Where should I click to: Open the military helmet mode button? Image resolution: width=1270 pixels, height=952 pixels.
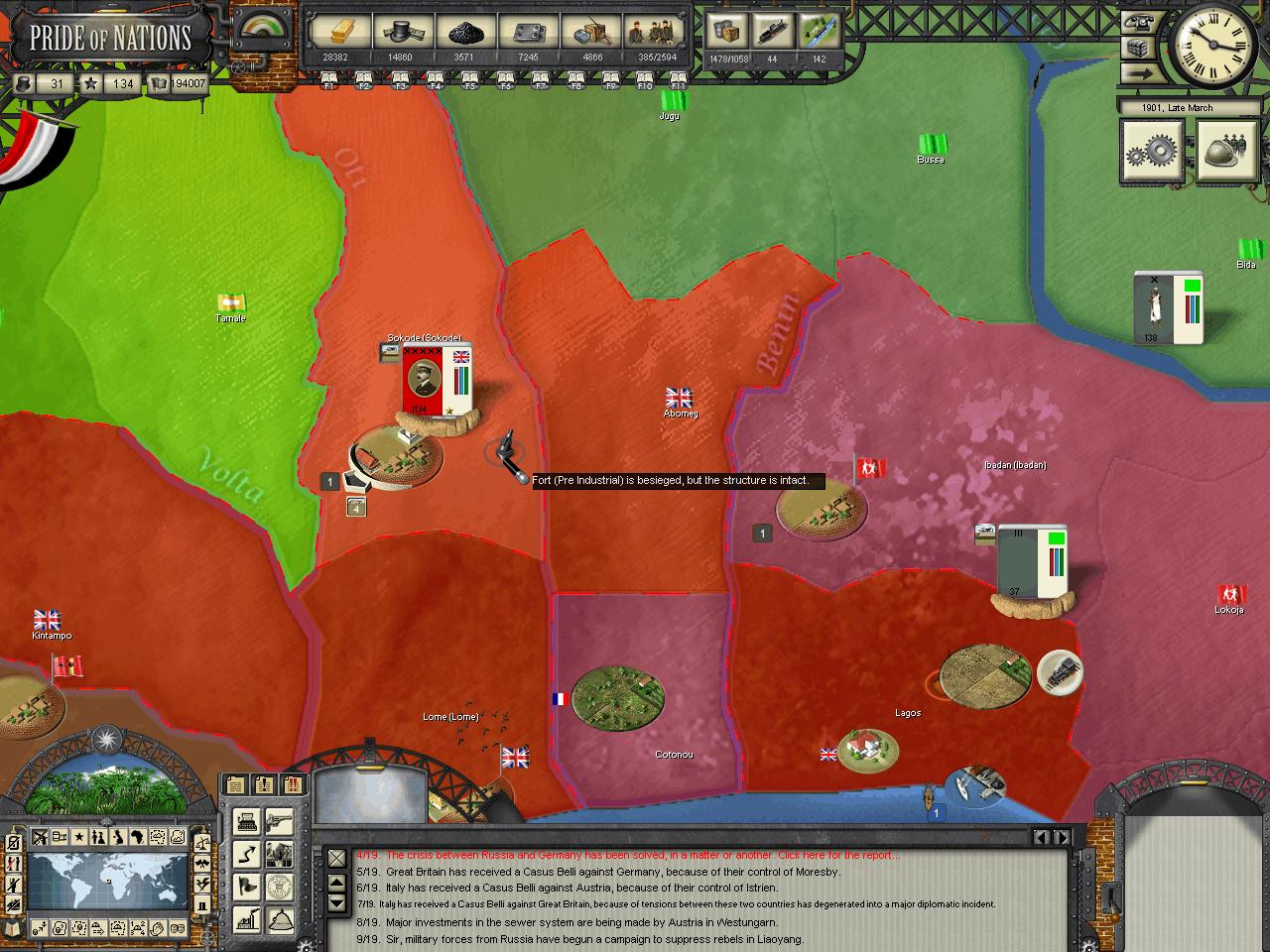1227,152
